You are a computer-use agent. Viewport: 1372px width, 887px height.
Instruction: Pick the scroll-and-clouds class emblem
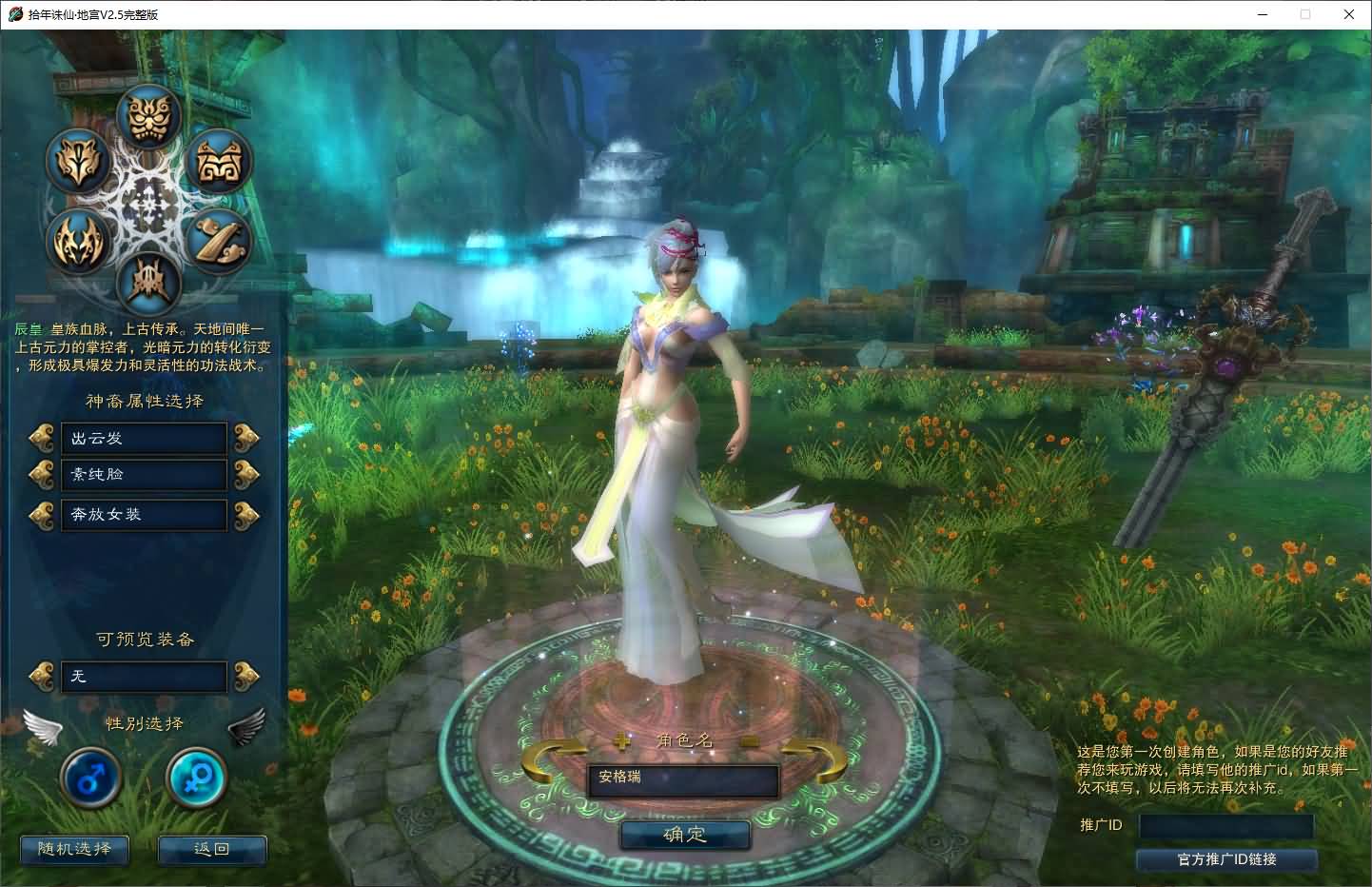(220, 240)
